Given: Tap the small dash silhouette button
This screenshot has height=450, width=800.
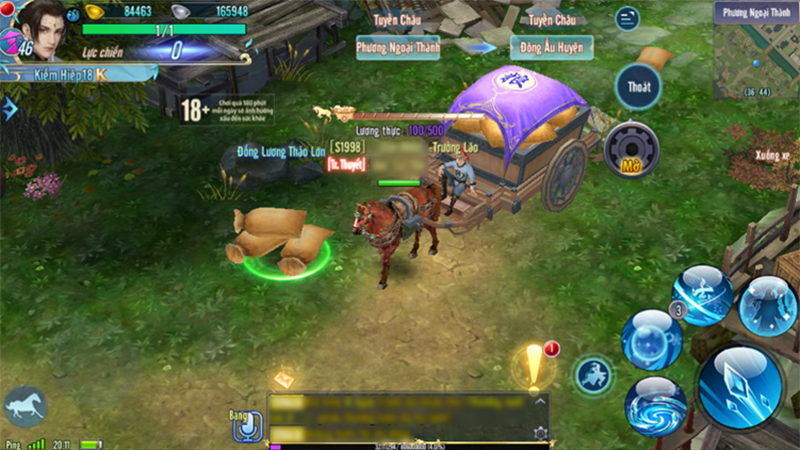Looking at the screenshot, I should [593, 375].
